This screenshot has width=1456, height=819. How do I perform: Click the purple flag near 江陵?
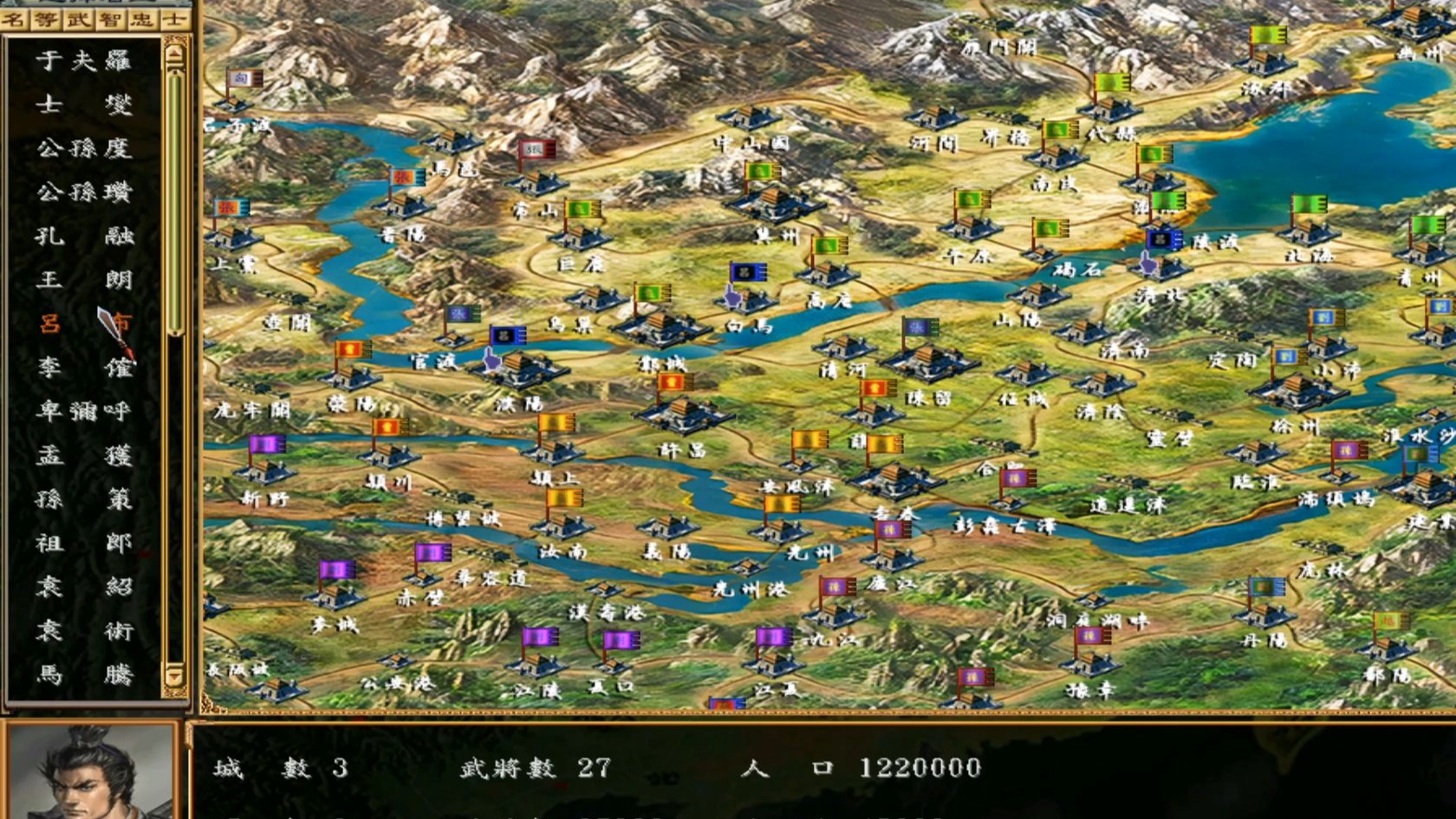(x=541, y=637)
